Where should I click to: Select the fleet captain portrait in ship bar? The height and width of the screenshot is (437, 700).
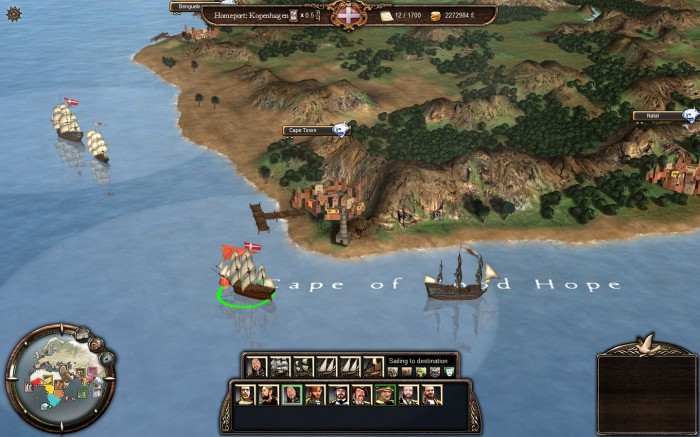pos(256,367)
